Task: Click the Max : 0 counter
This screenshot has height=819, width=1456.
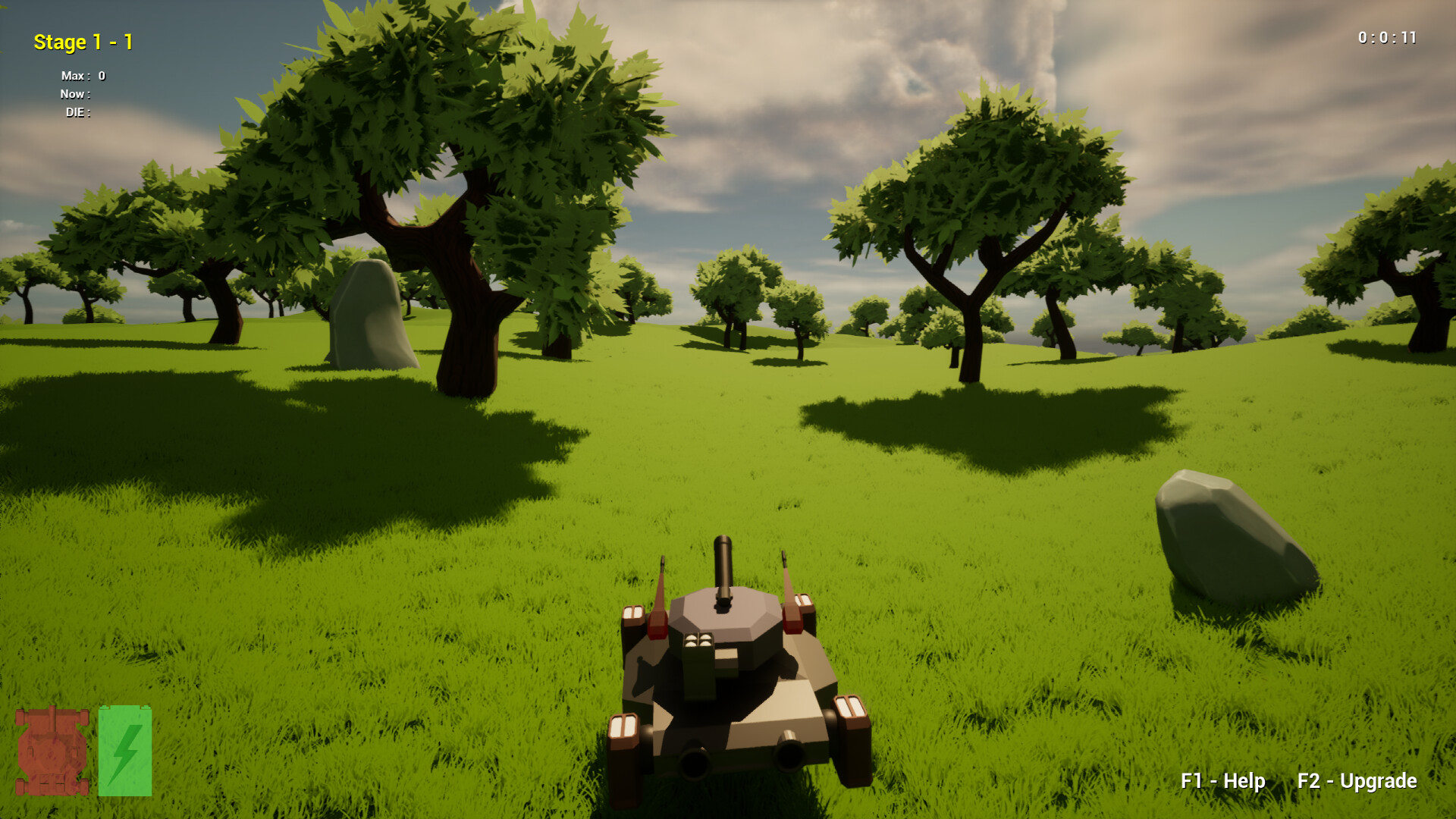Action: [x=82, y=76]
